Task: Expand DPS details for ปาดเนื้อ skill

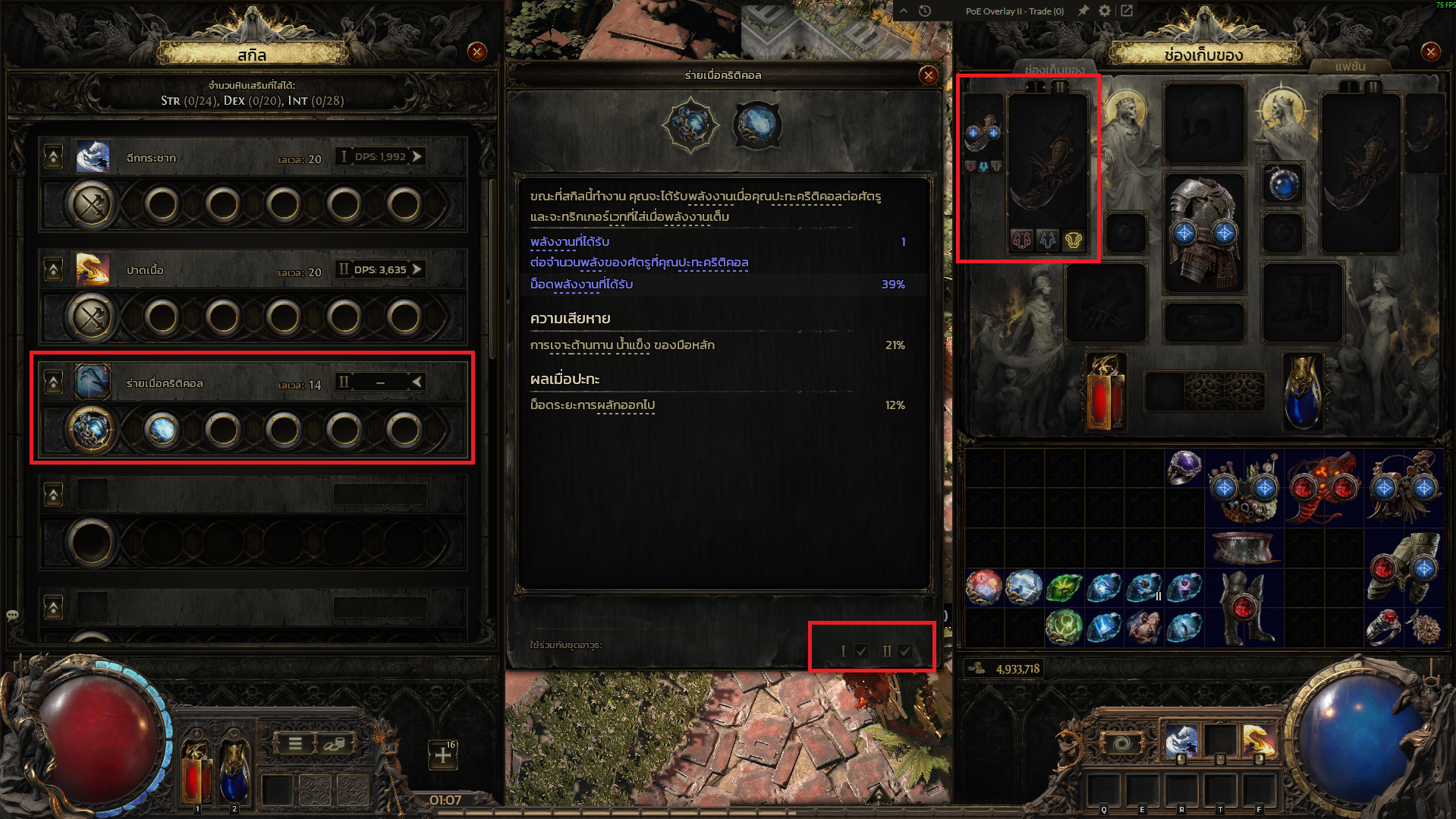Action: [x=417, y=269]
